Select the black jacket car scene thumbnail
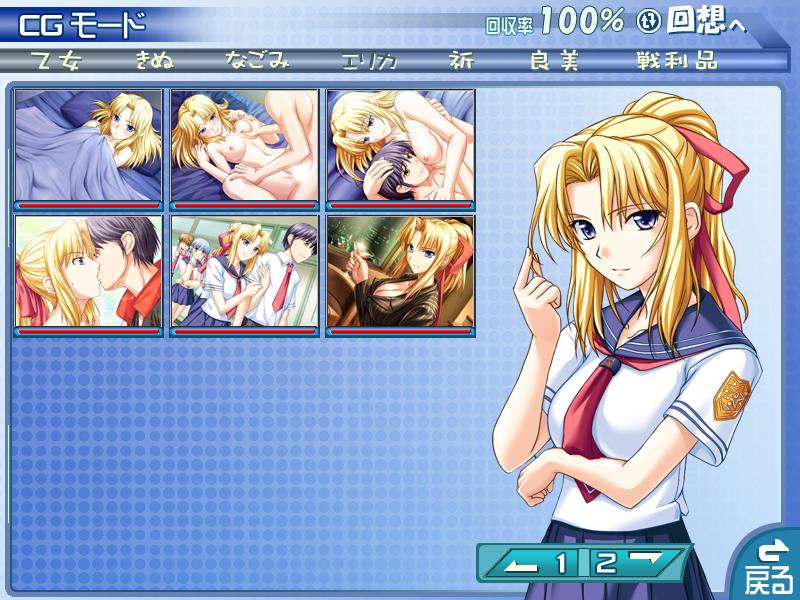The height and width of the screenshot is (600, 800). tap(400, 272)
